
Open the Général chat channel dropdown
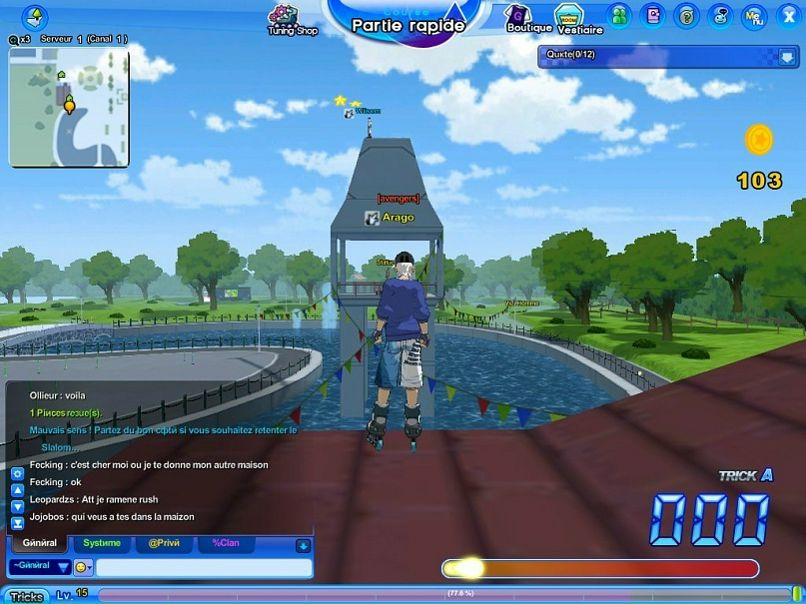pyautogui.click(x=40, y=567)
